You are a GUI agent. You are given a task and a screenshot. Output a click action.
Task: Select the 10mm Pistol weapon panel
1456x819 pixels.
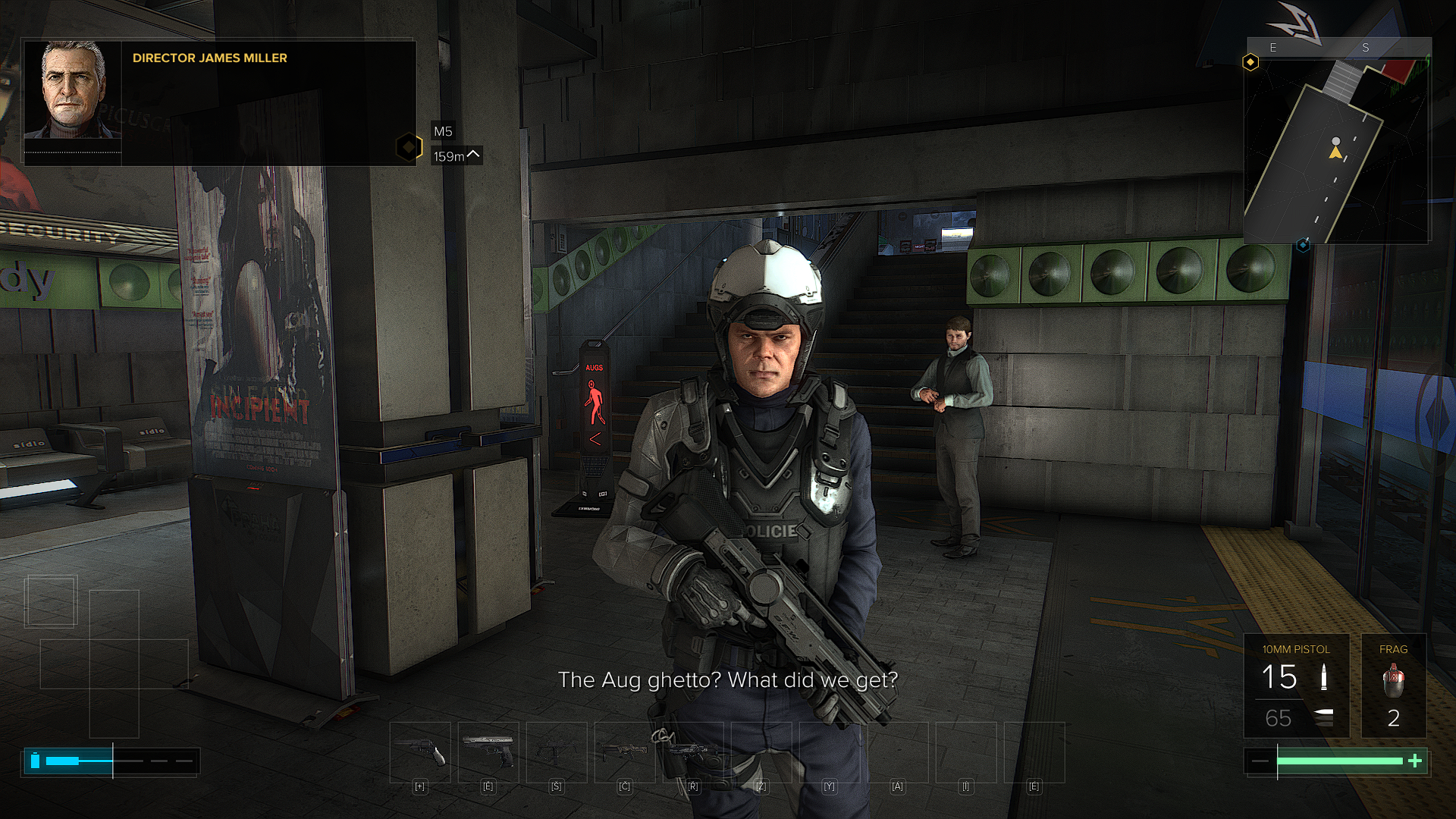pos(1296,686)
